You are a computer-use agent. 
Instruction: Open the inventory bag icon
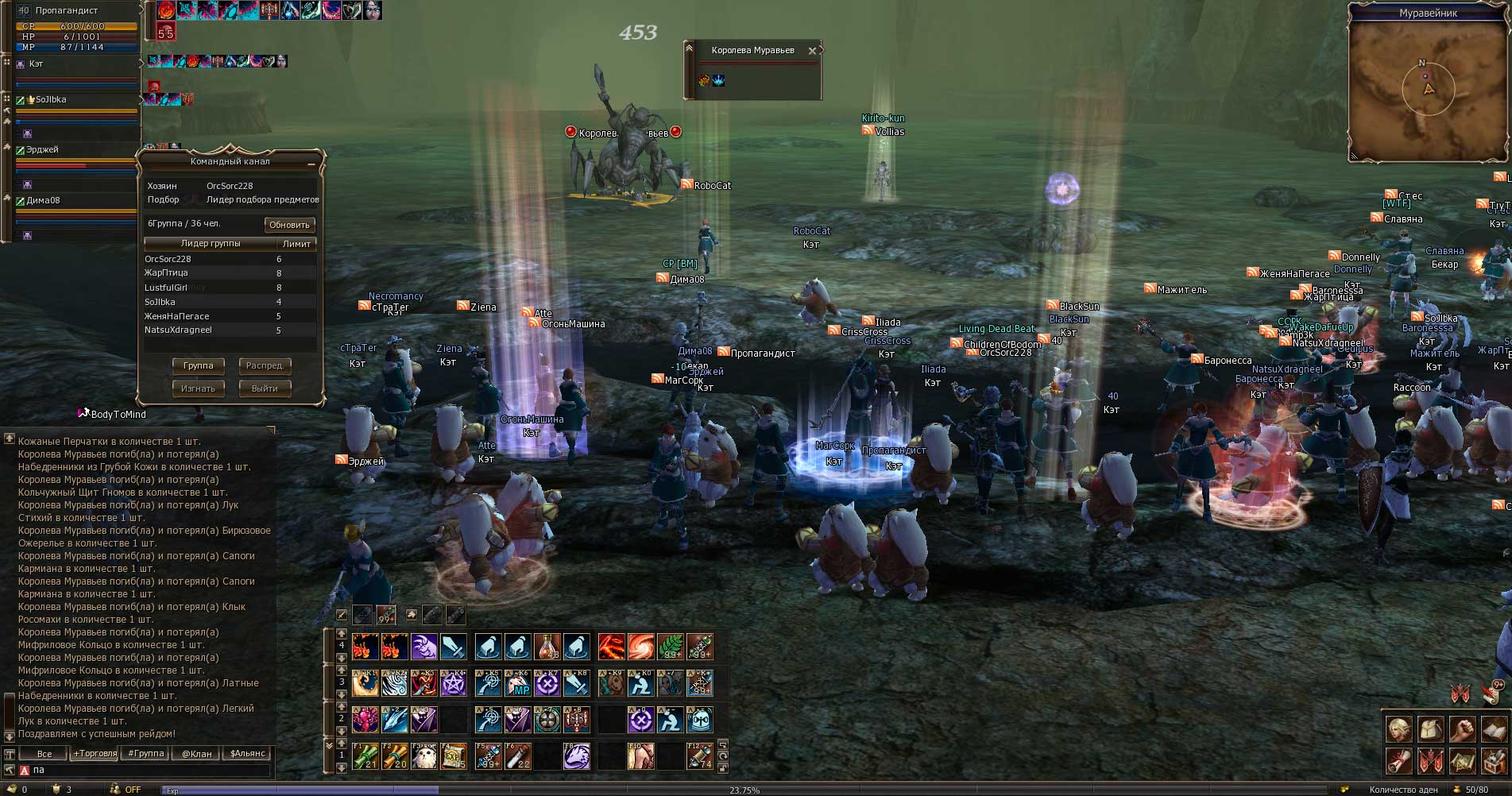1429,728
